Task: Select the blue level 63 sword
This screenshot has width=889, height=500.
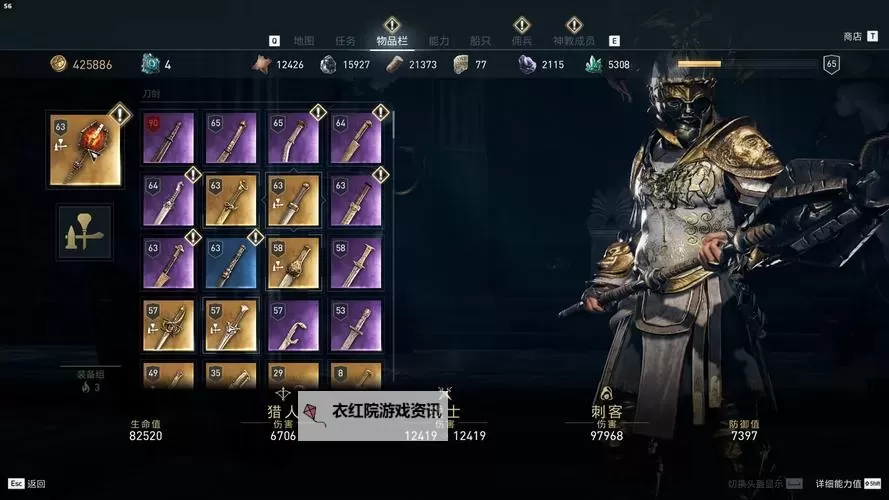Action: [231, 263]
